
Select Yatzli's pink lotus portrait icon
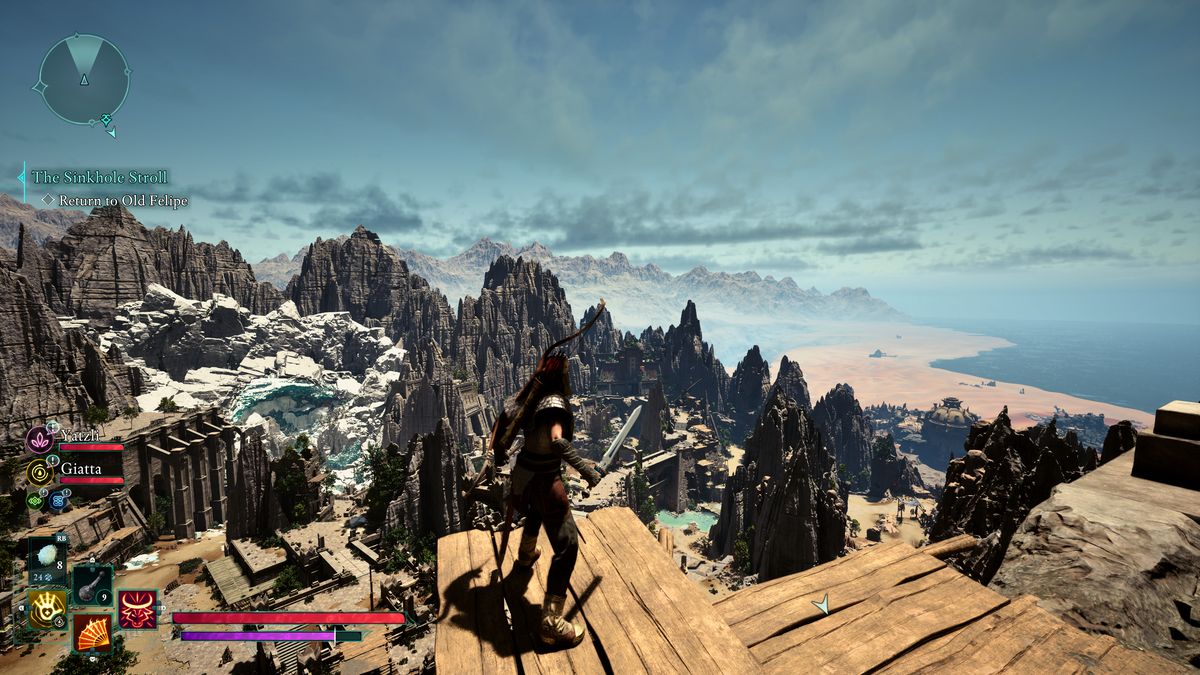39,439
